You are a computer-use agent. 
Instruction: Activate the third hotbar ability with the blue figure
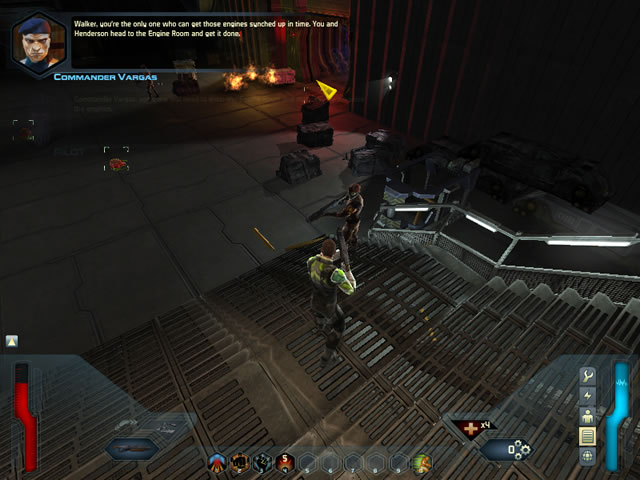[x=262, y=463]
